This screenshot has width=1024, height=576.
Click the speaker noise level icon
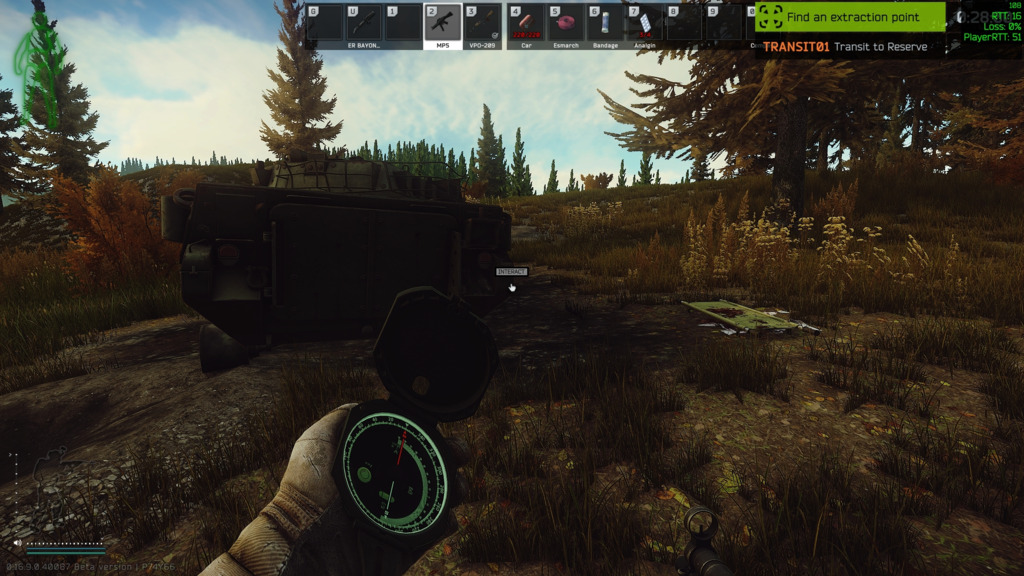[18, 544]
